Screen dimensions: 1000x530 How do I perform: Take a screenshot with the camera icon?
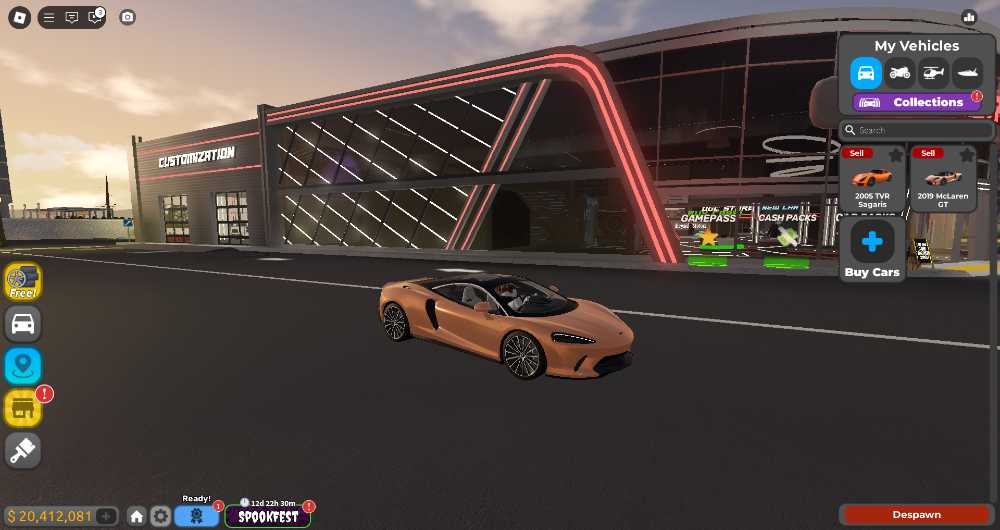127,17
